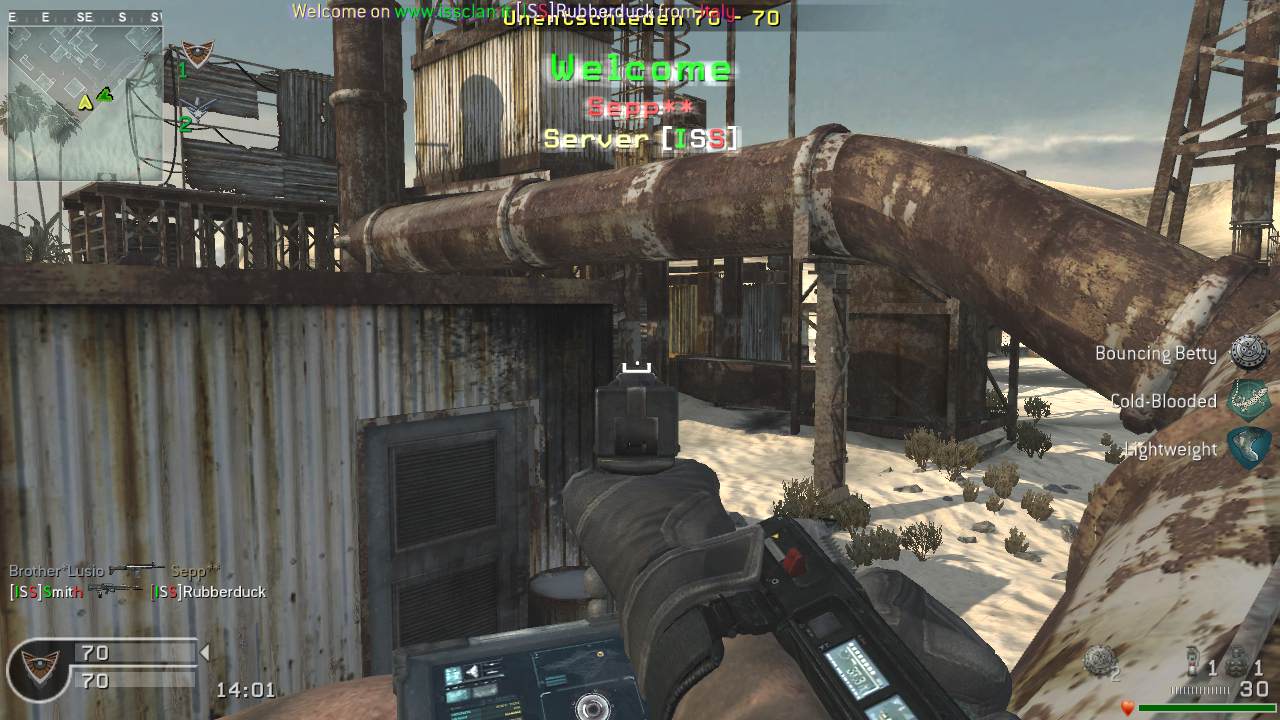Select the [ISS]Rubberduck killfeed entry
The image size is (1280, 720).
pyautogui.click(x=208, y=592)
